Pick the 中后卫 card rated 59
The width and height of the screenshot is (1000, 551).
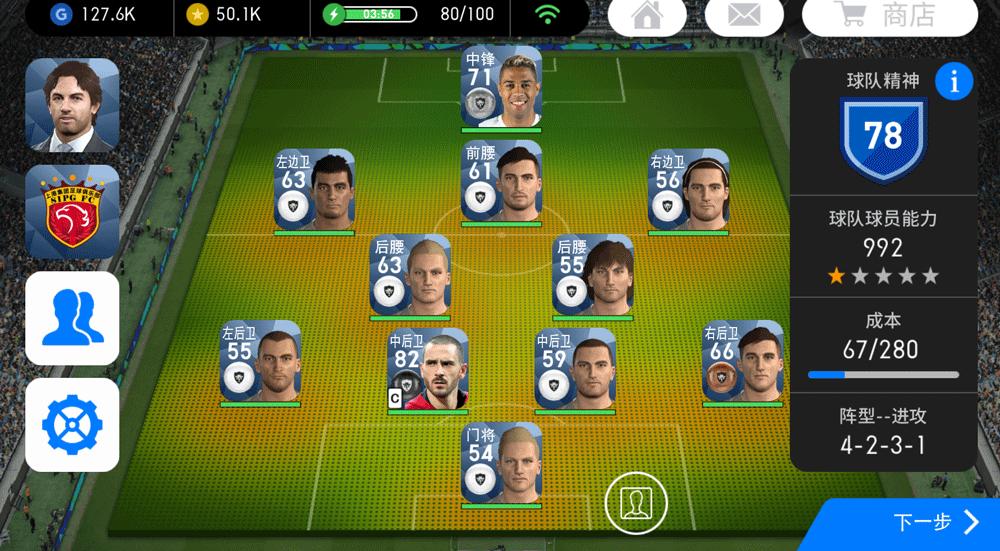(574, 369)
